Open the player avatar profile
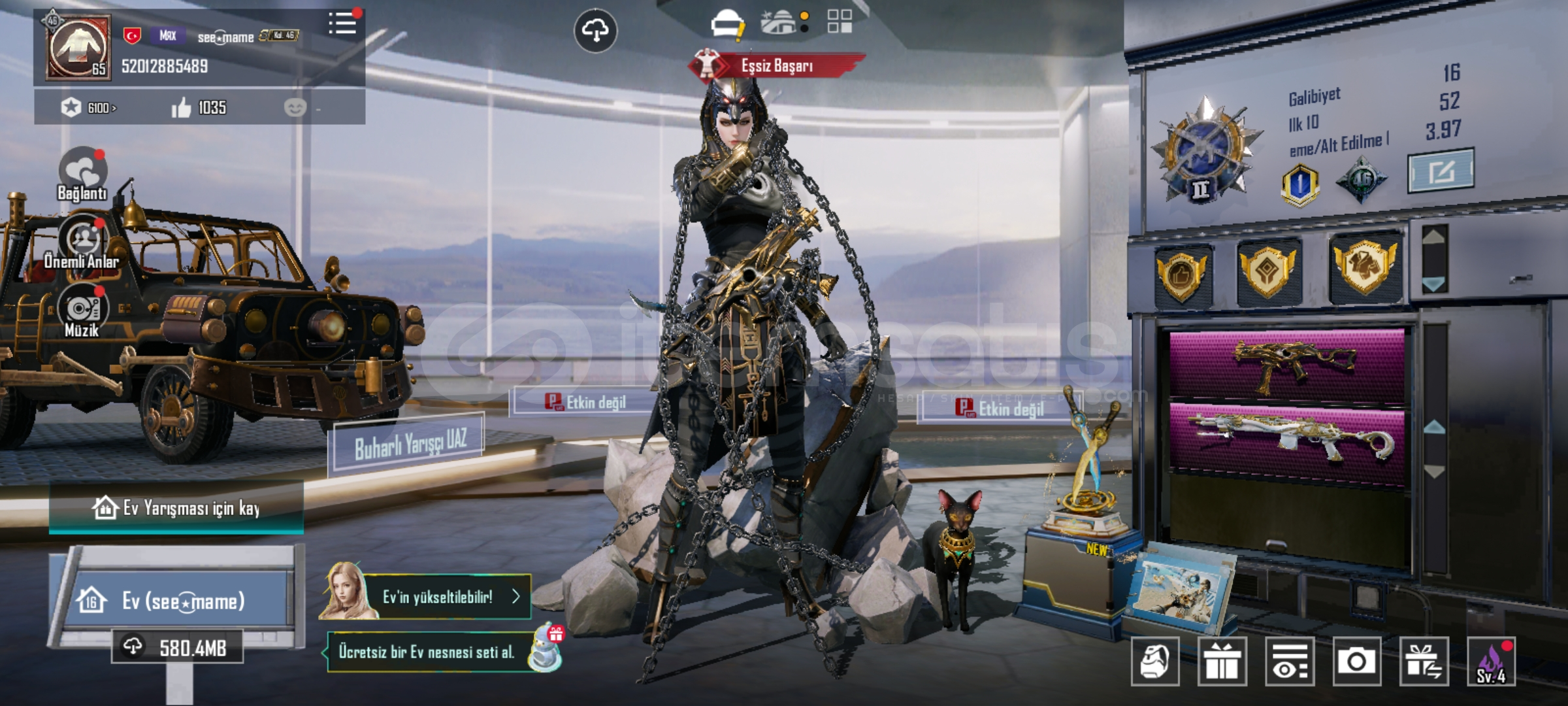The width and height of the screenshot is (1568, 706). point(78,48)
